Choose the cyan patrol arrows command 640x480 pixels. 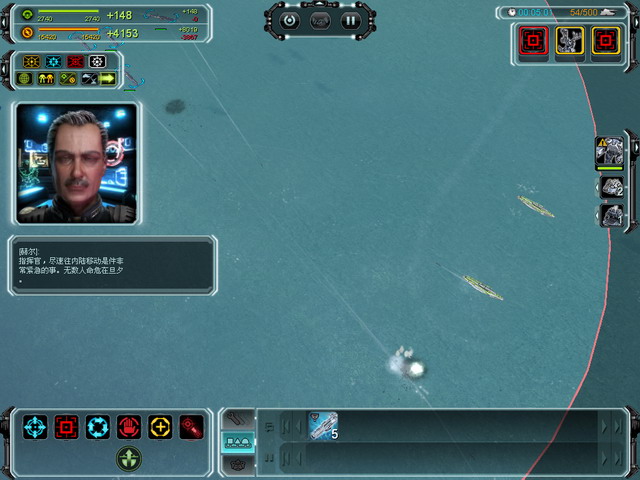(98, 427)
